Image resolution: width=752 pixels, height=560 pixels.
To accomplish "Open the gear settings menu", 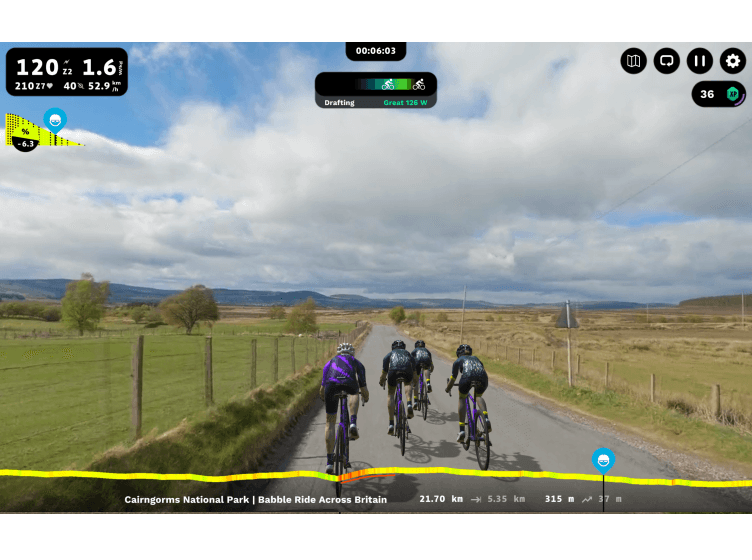I will tap(733, 61).
